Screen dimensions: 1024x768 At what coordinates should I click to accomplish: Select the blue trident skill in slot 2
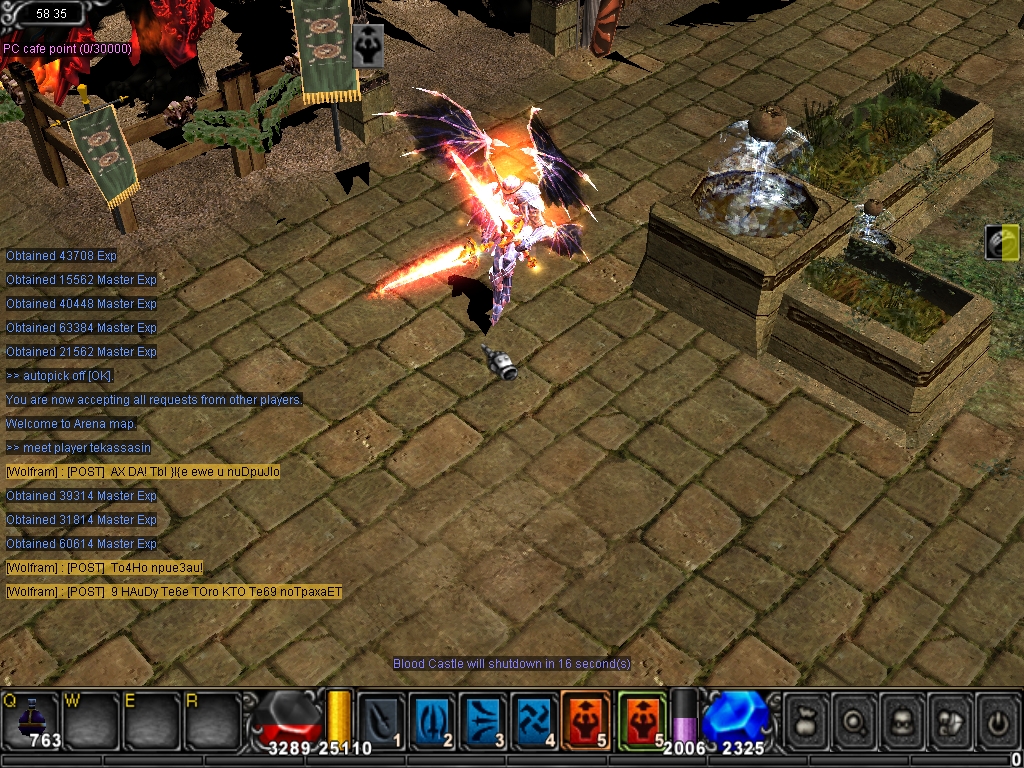point(432,719)
